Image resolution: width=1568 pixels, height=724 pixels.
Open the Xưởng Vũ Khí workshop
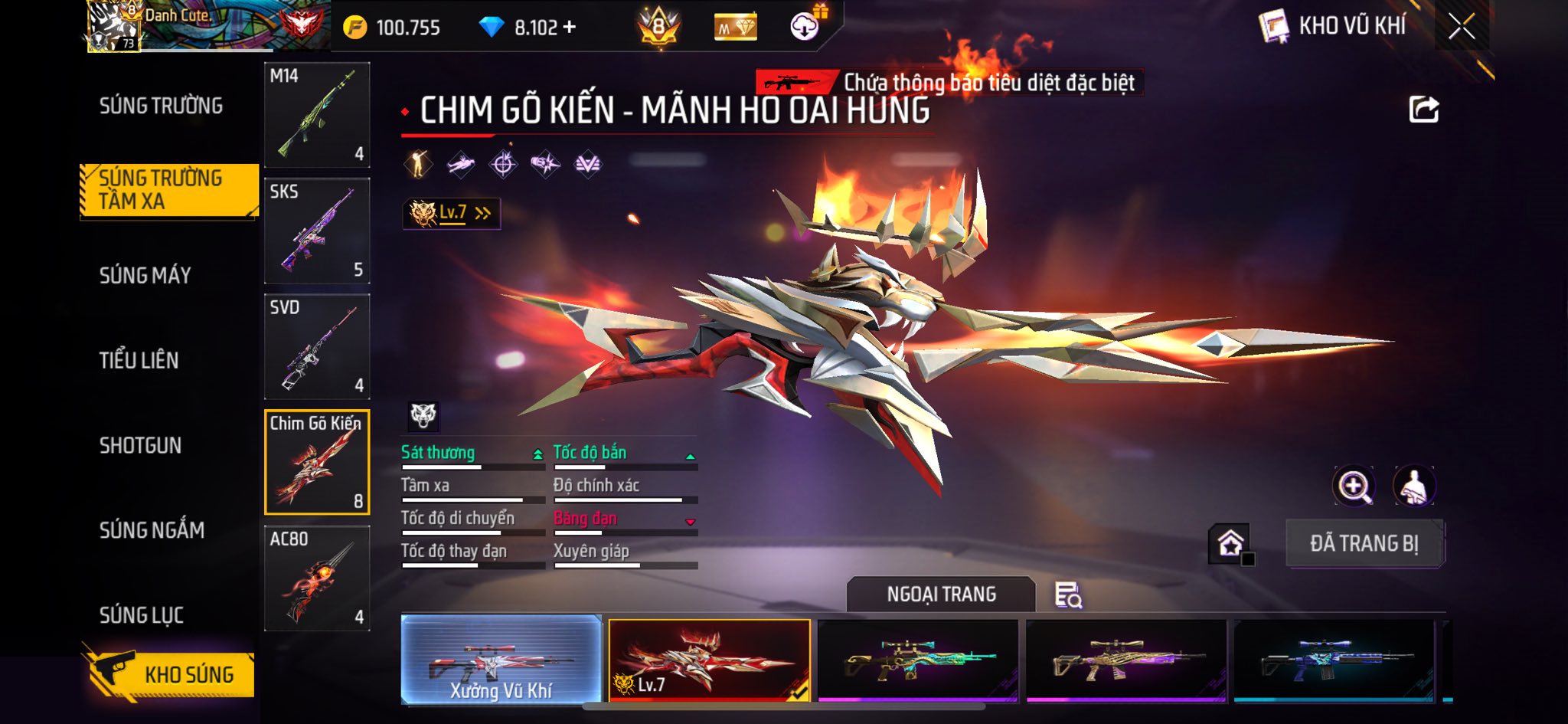pyautogui.click(x=501, y=660)
